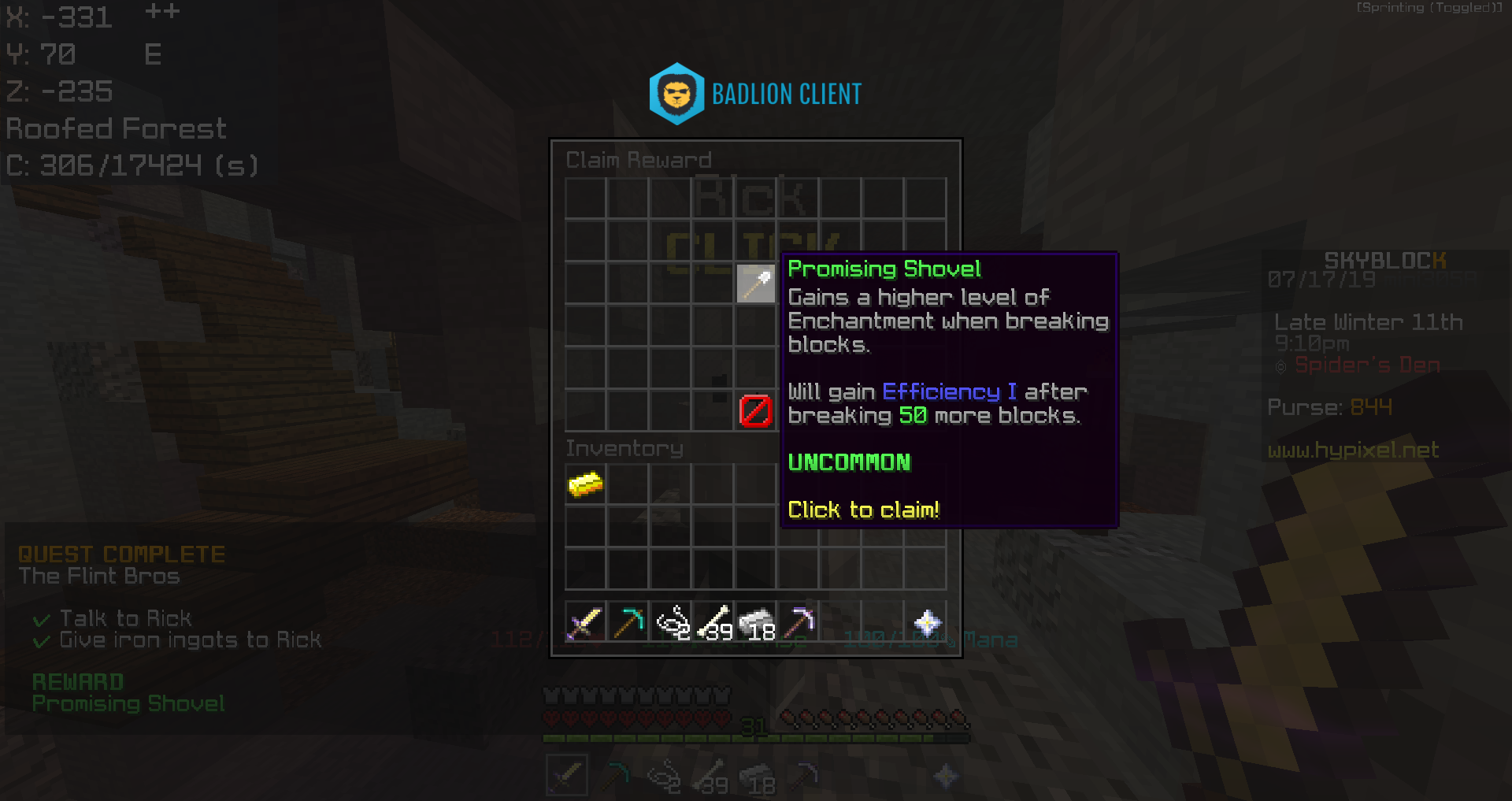1512x801 pixels.
Task: Click the Click to claim! text
Action: (863, 510)
